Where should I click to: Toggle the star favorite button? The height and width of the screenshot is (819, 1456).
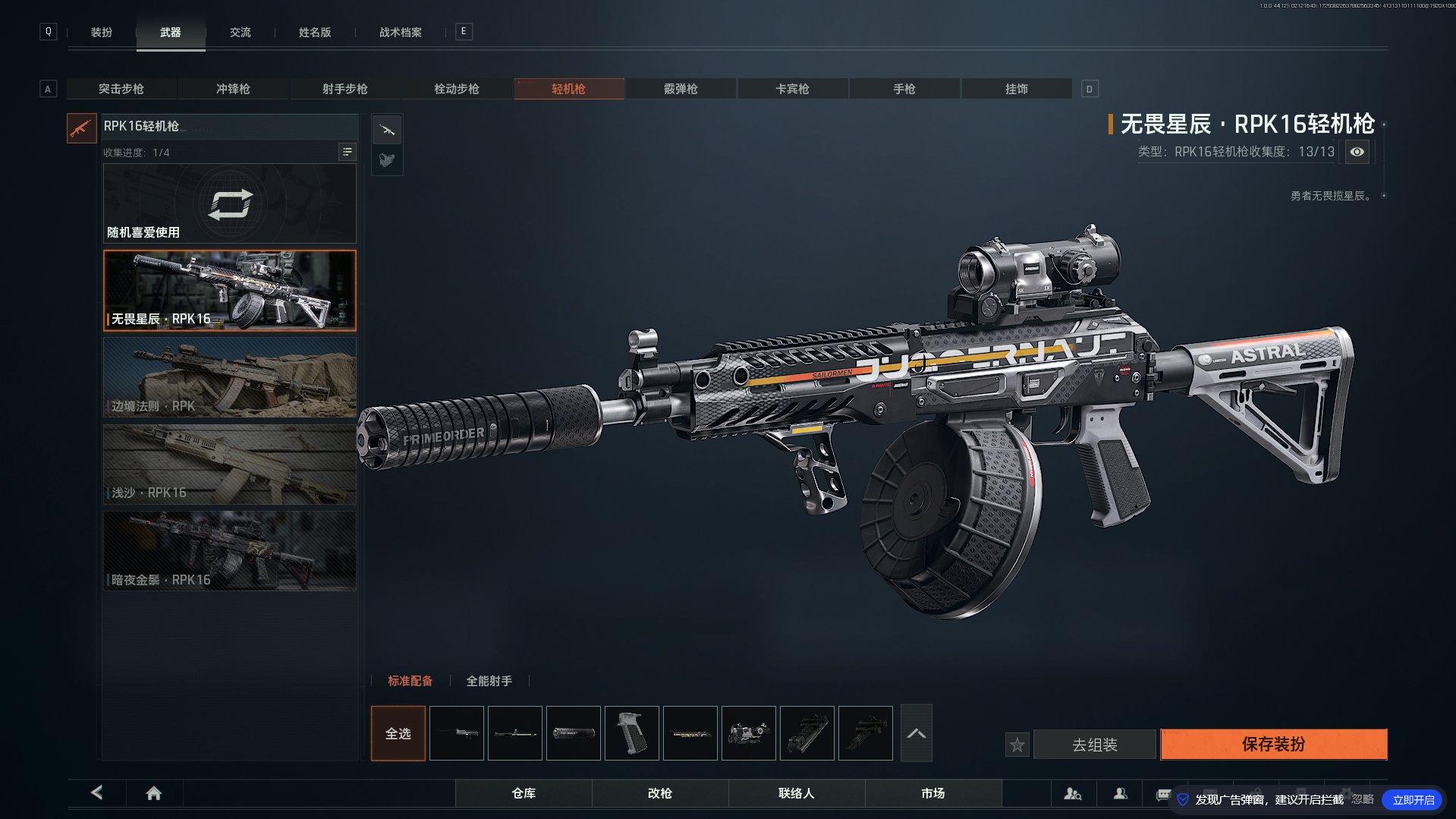(1017, 745)
